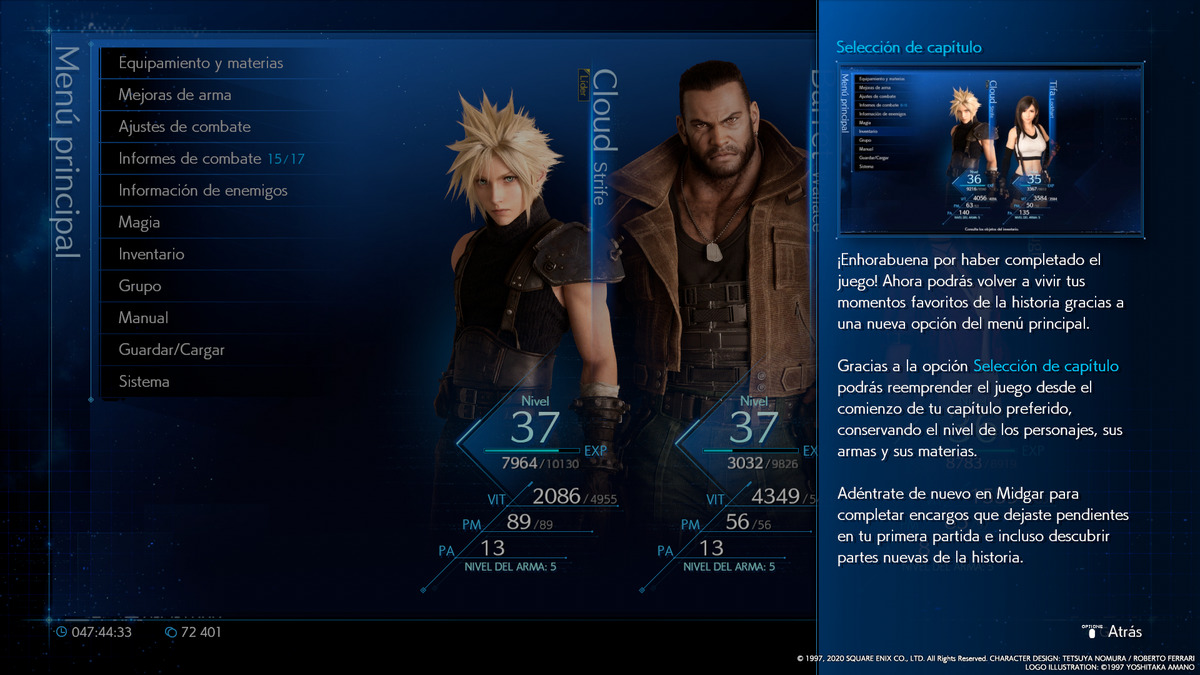This screenshot has height=675, width=1200.
Task: Select the Magia menu option
Action: pos(139,222)
